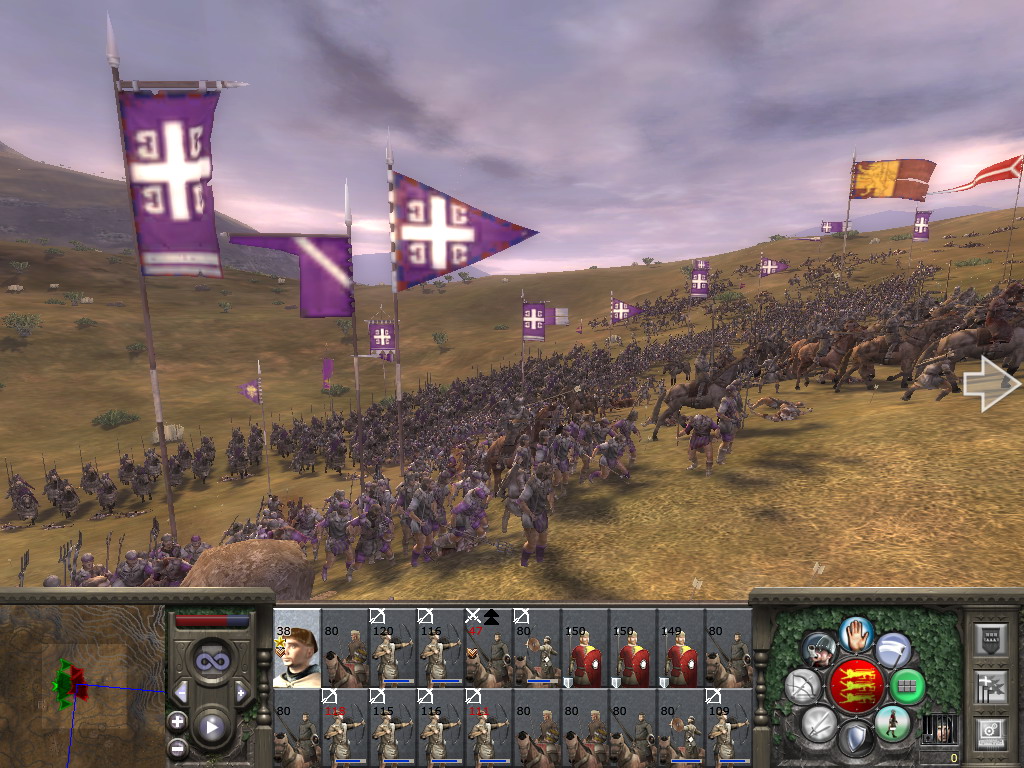The width and height of the screenshot is (1024, 768).
Task: Decrease game speed with left arrow
Action: (x=181, y=692)
